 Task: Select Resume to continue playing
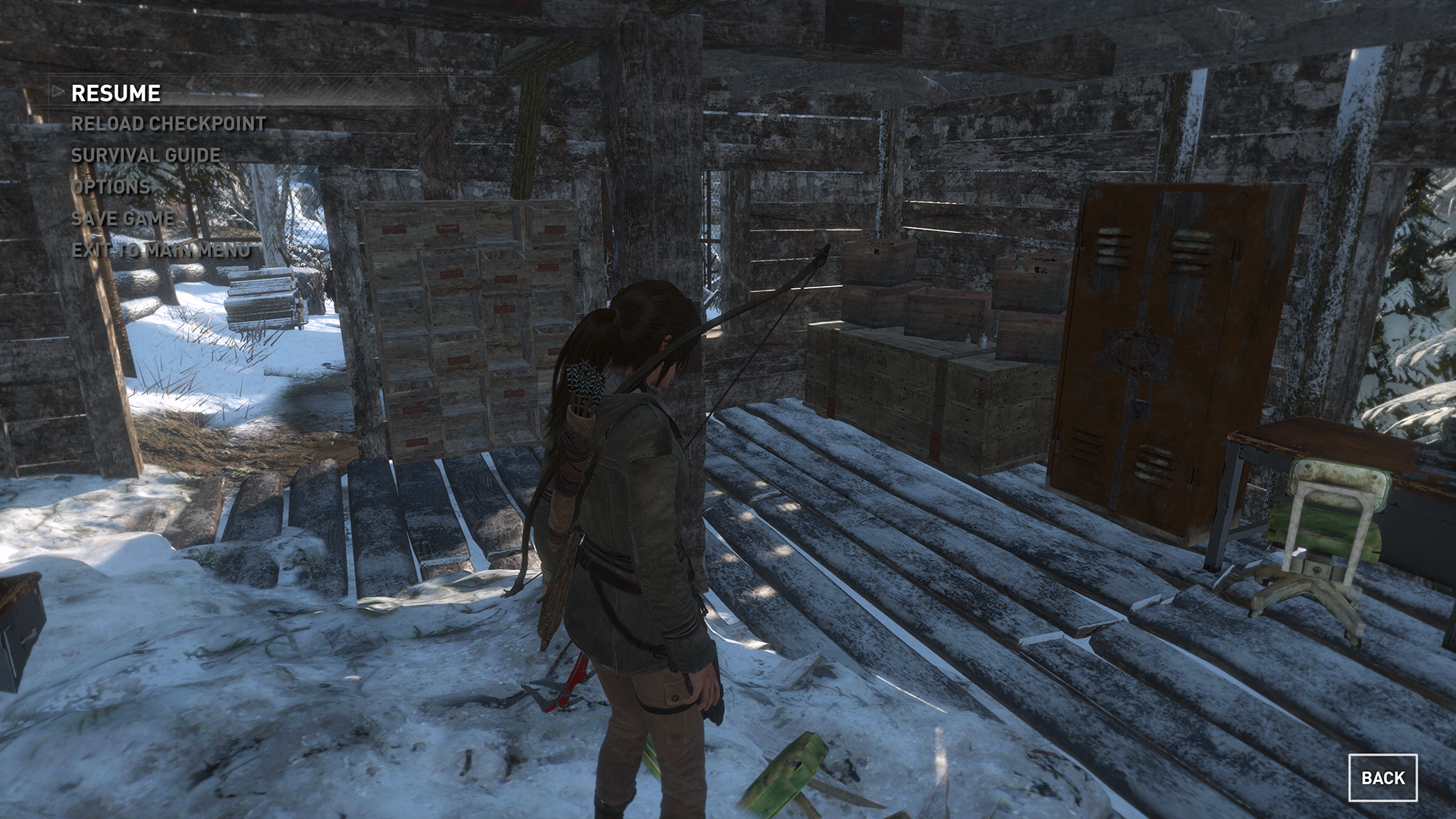point(116,93)
